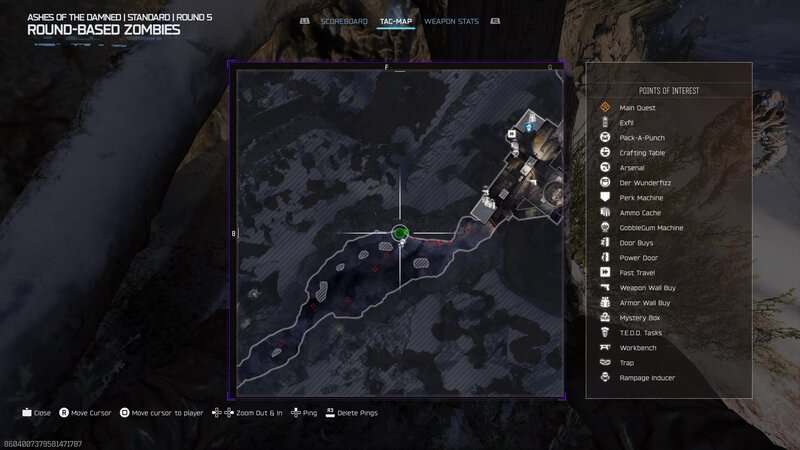Choose the Exfil legend entry
Viewport: 800px width, 450px height.
click(627, 122)
